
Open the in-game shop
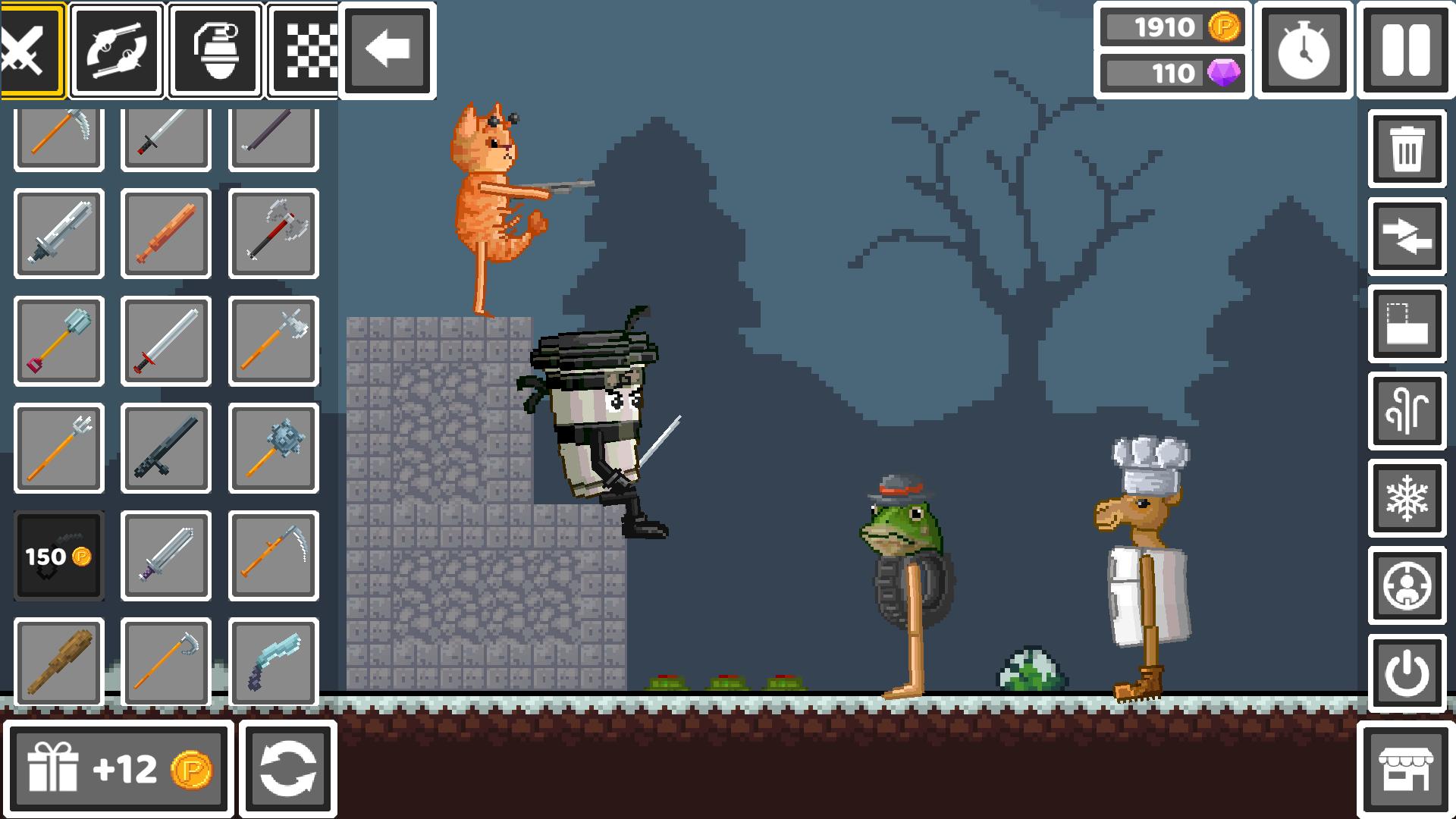click(1407, 768)
